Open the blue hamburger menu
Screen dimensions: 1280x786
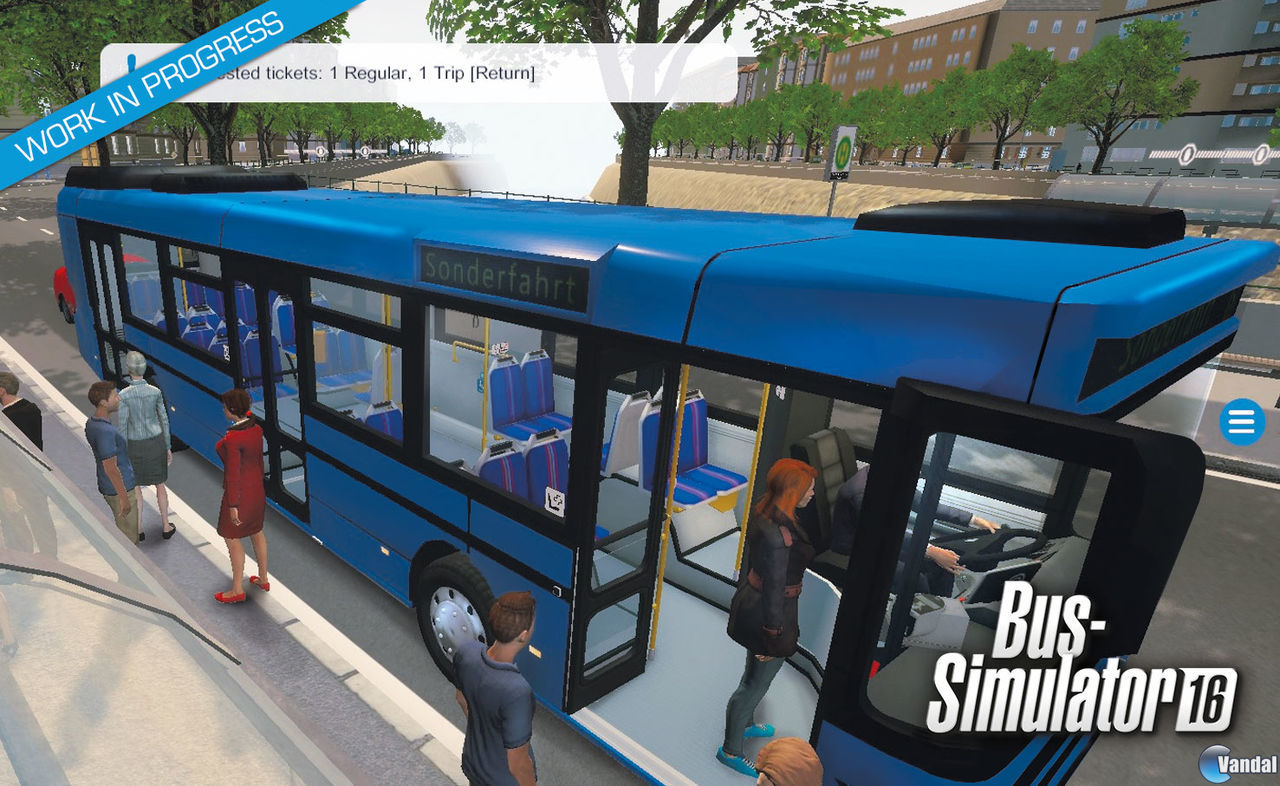pos(1240,422)
